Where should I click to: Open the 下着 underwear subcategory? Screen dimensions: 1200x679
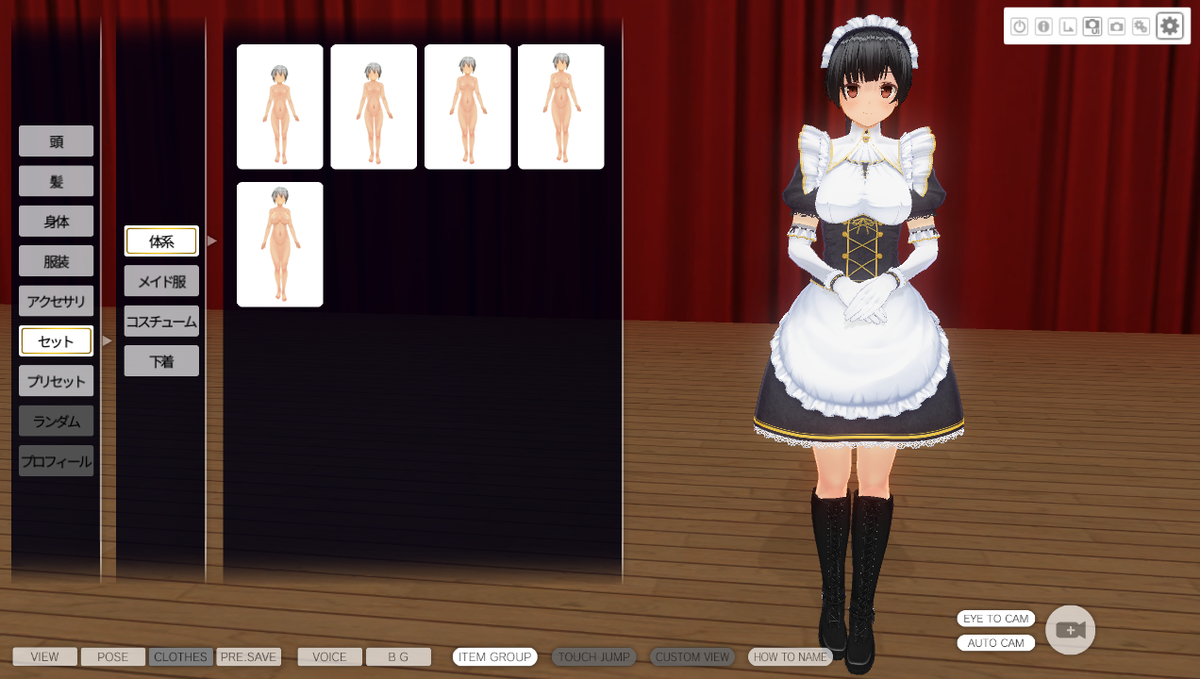(161, 361)
